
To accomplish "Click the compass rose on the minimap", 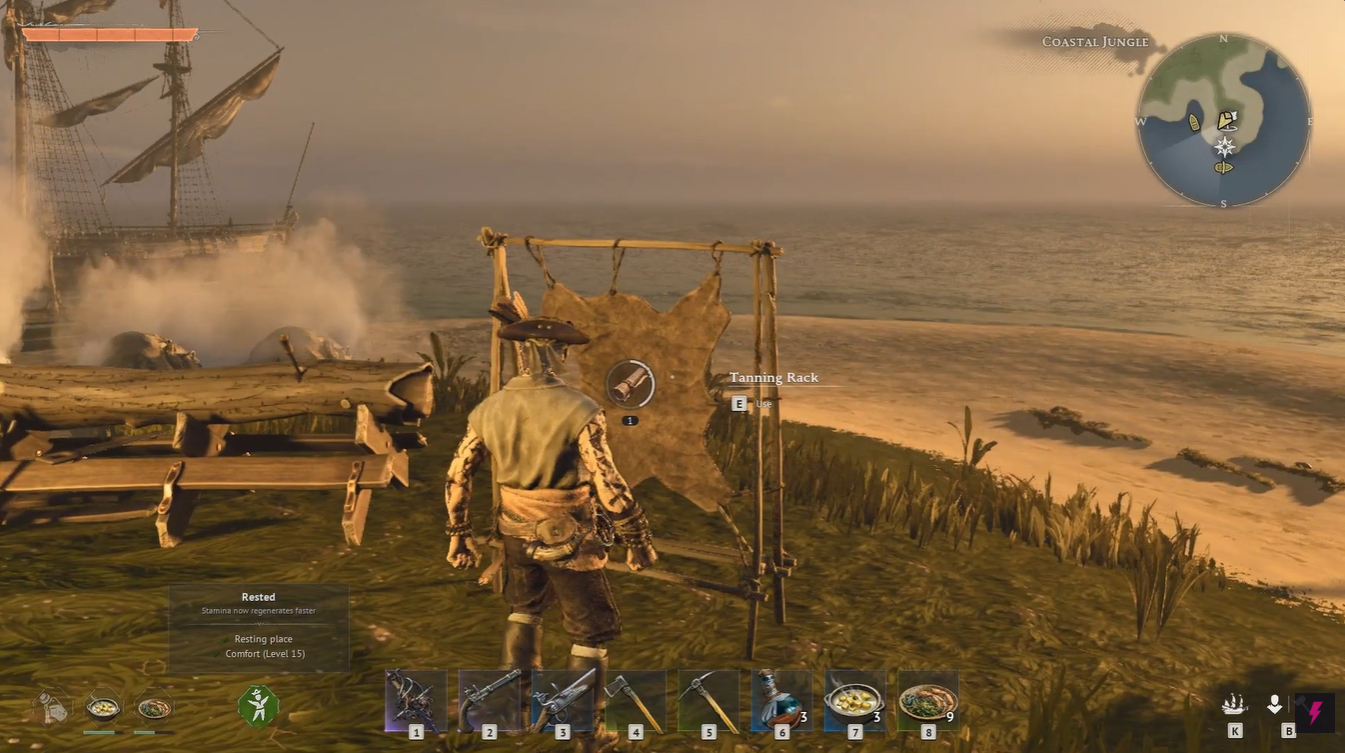I will tap(1223, 146).
